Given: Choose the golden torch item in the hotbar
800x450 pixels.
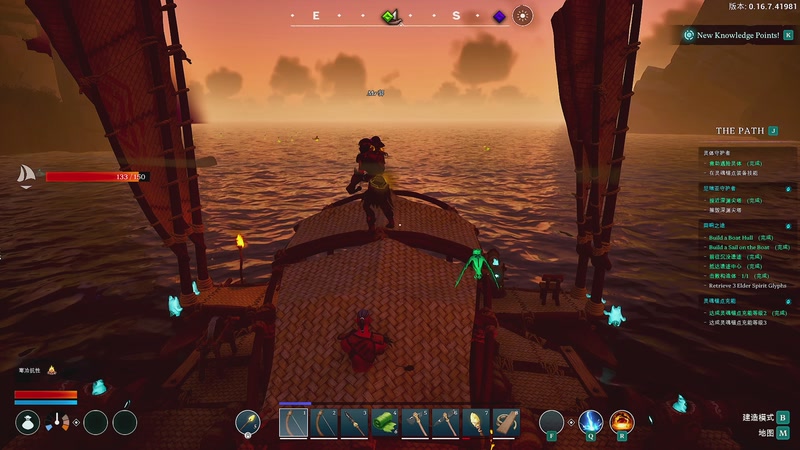Looking at the screenshot, I should 478,423.
